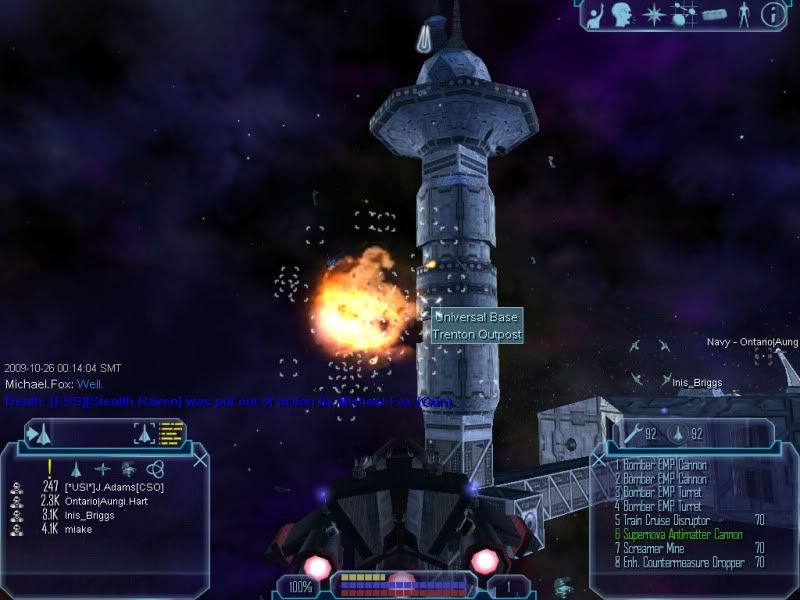Image resolution: width=800 pixels, height=600 pixels.
Task: Select Inis_Briggs from the contact list
Action: 92,515
